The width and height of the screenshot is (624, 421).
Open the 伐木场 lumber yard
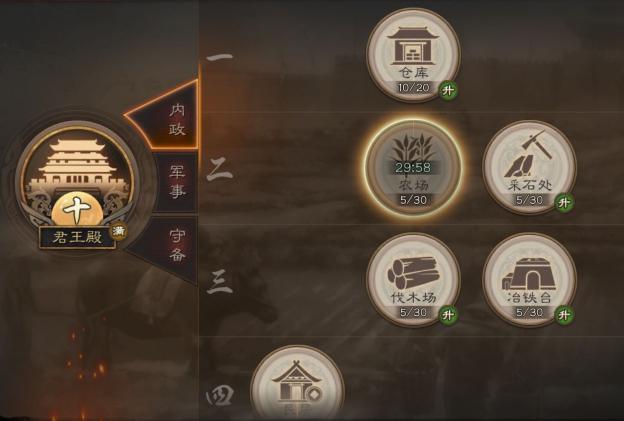coord(412,279)
